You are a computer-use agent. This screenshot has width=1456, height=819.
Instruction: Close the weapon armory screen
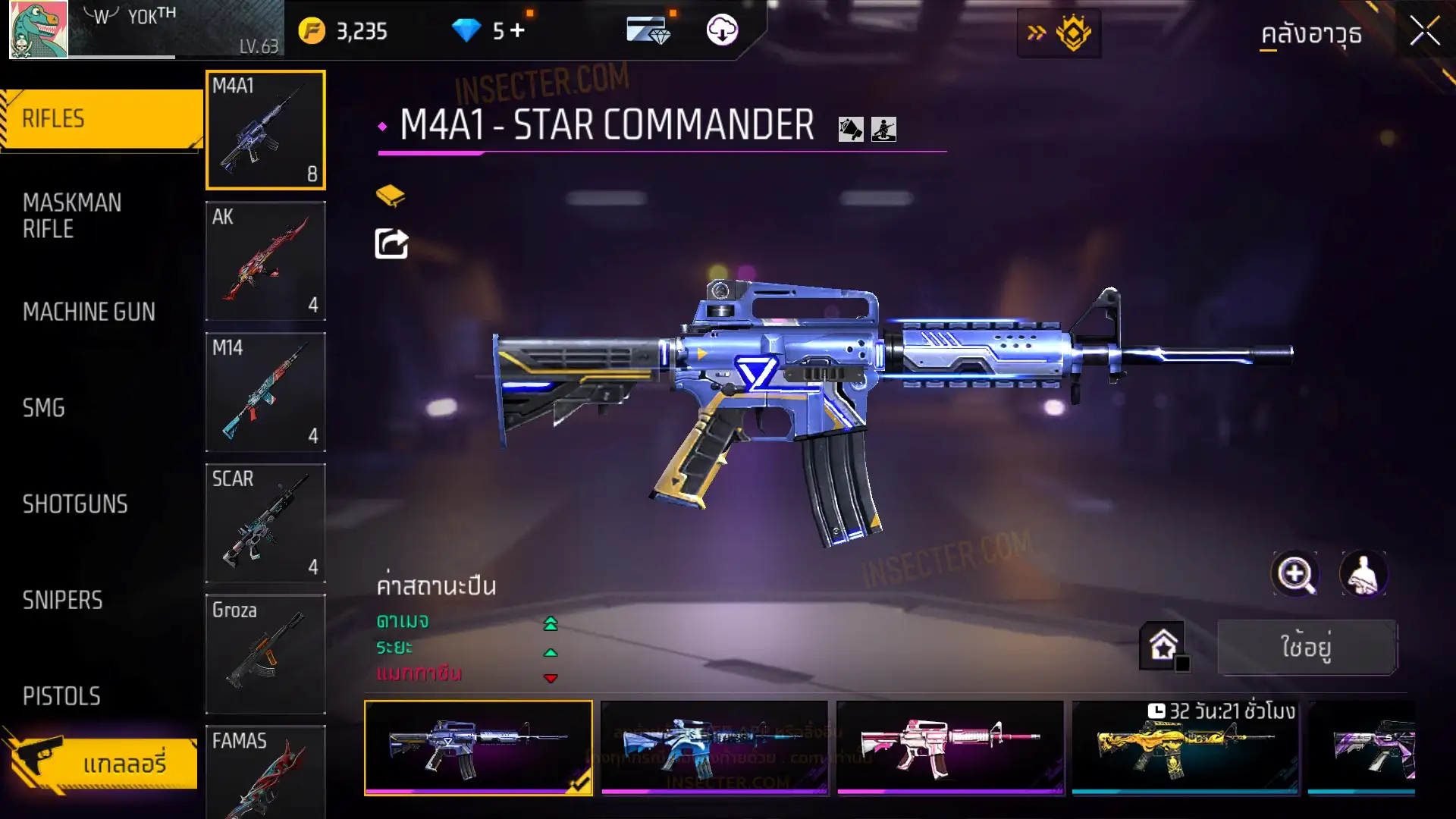pos(1424,32)
